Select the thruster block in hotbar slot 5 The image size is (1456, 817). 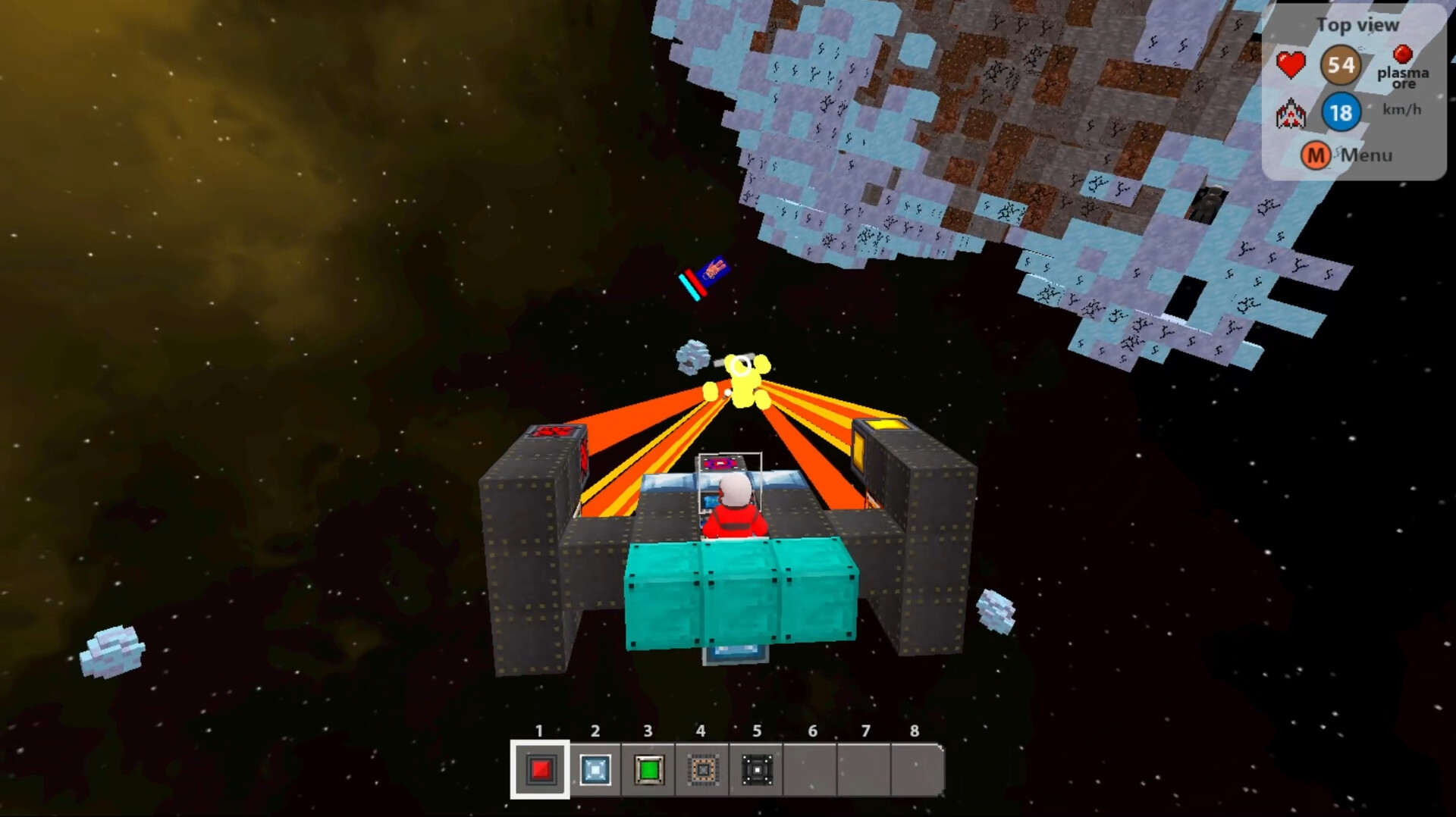coord(755,771)
